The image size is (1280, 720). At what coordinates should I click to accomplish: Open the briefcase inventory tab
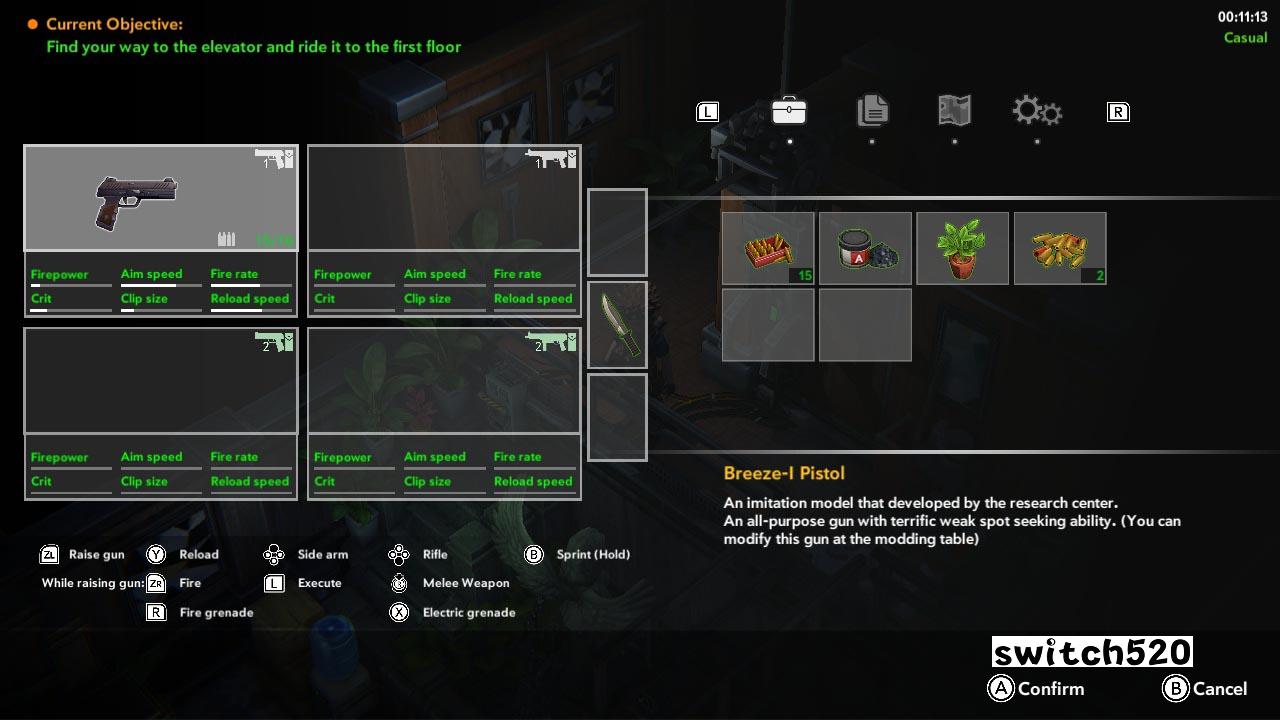coord(789,111)
